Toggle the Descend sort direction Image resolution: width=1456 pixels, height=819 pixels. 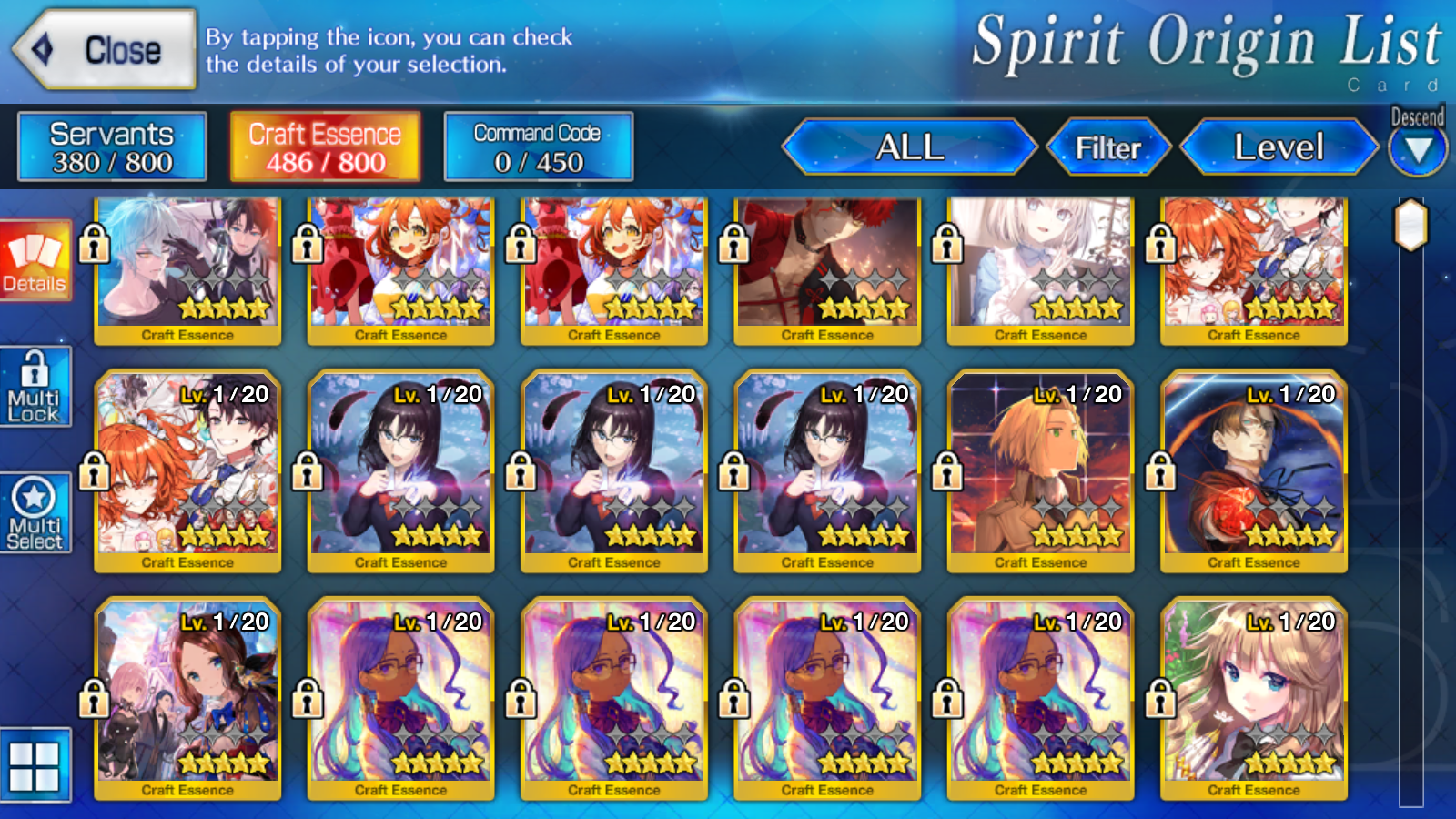click(1418, 146)
